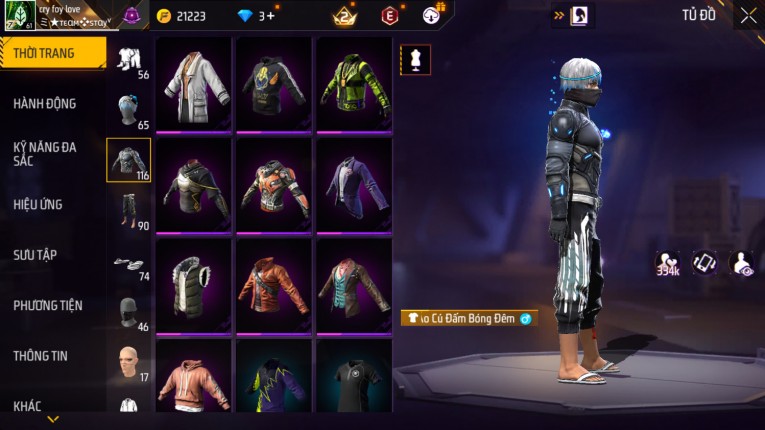Open the HÀNH ĐỘNG category
Image resolution: width=765 pixels, height=430 pixels.
click(x=45, y=103)
